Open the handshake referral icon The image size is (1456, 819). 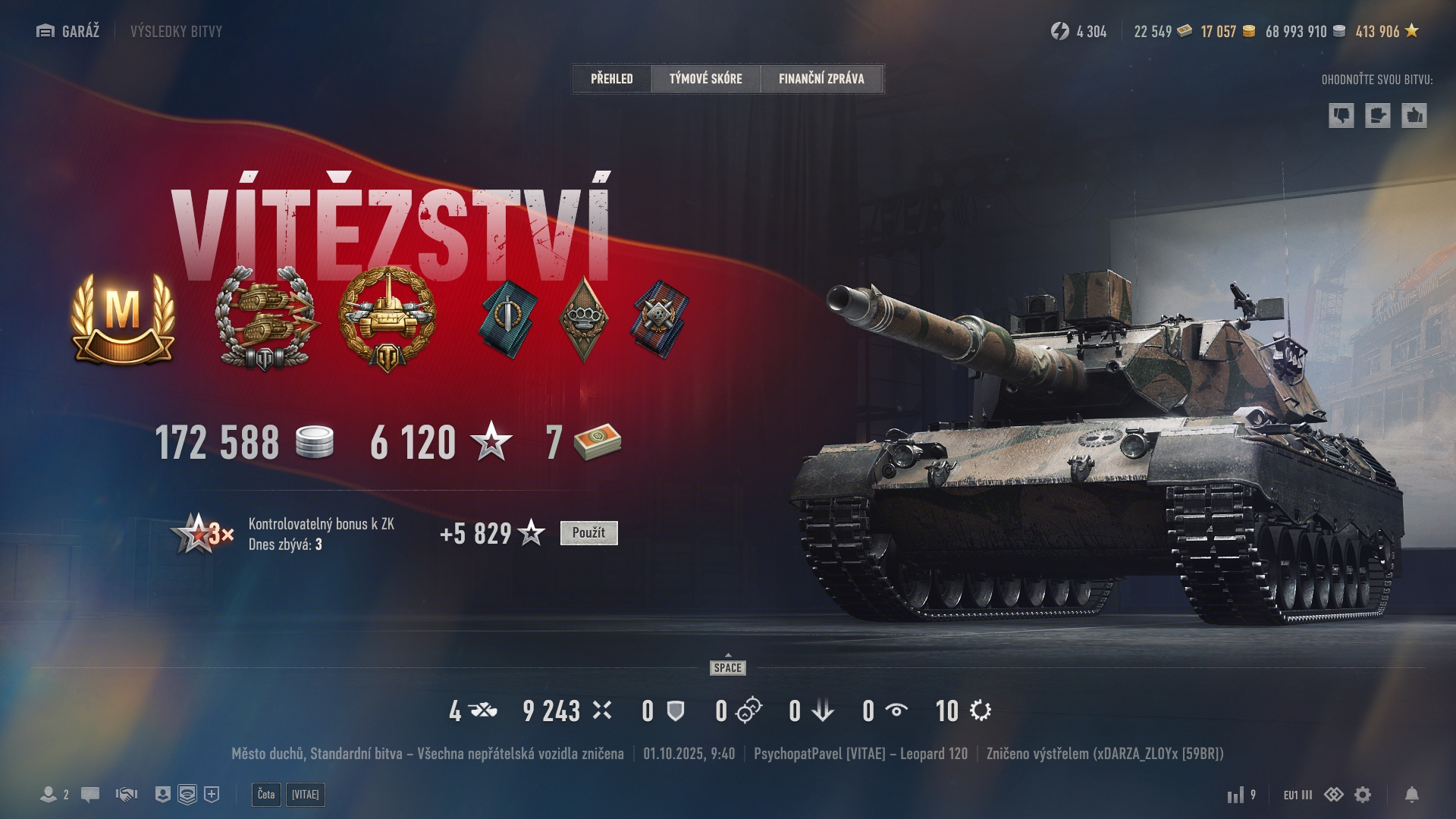pos(127,795)
